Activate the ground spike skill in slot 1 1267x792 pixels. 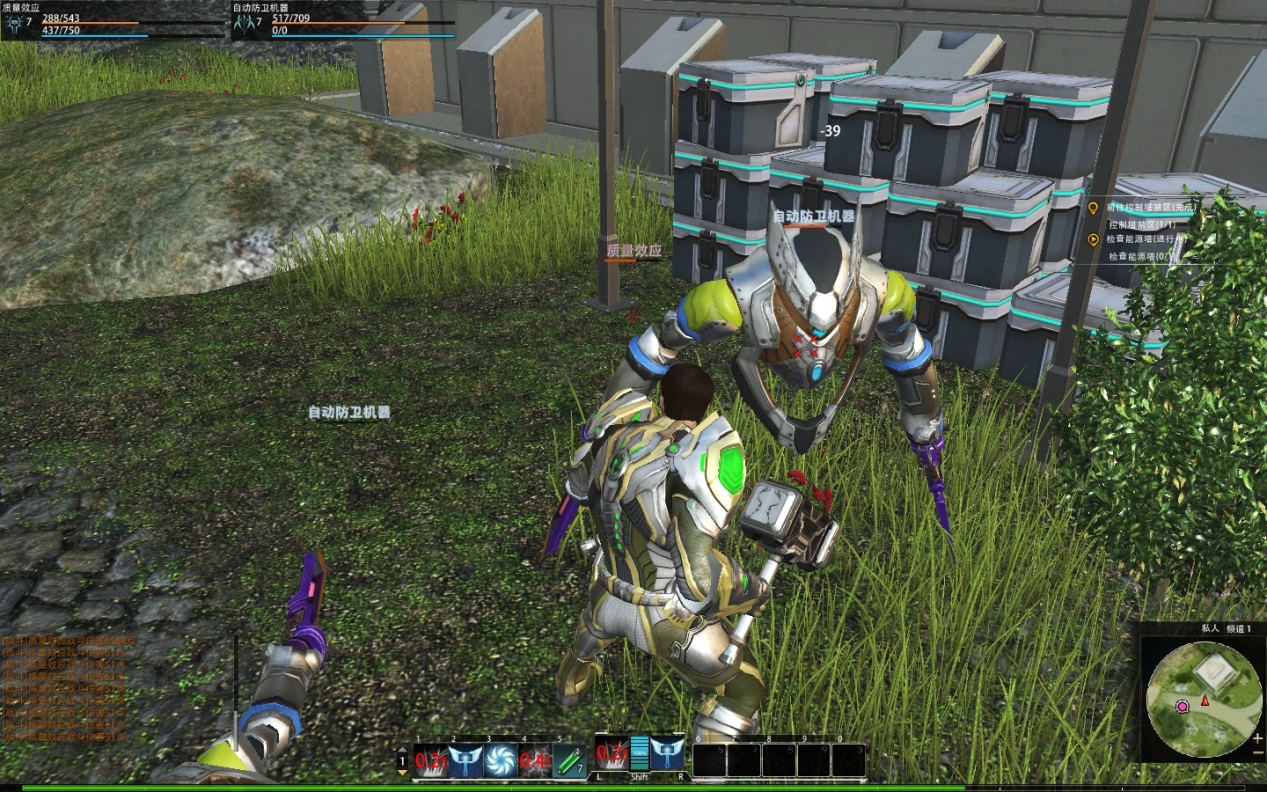[430, 760]
